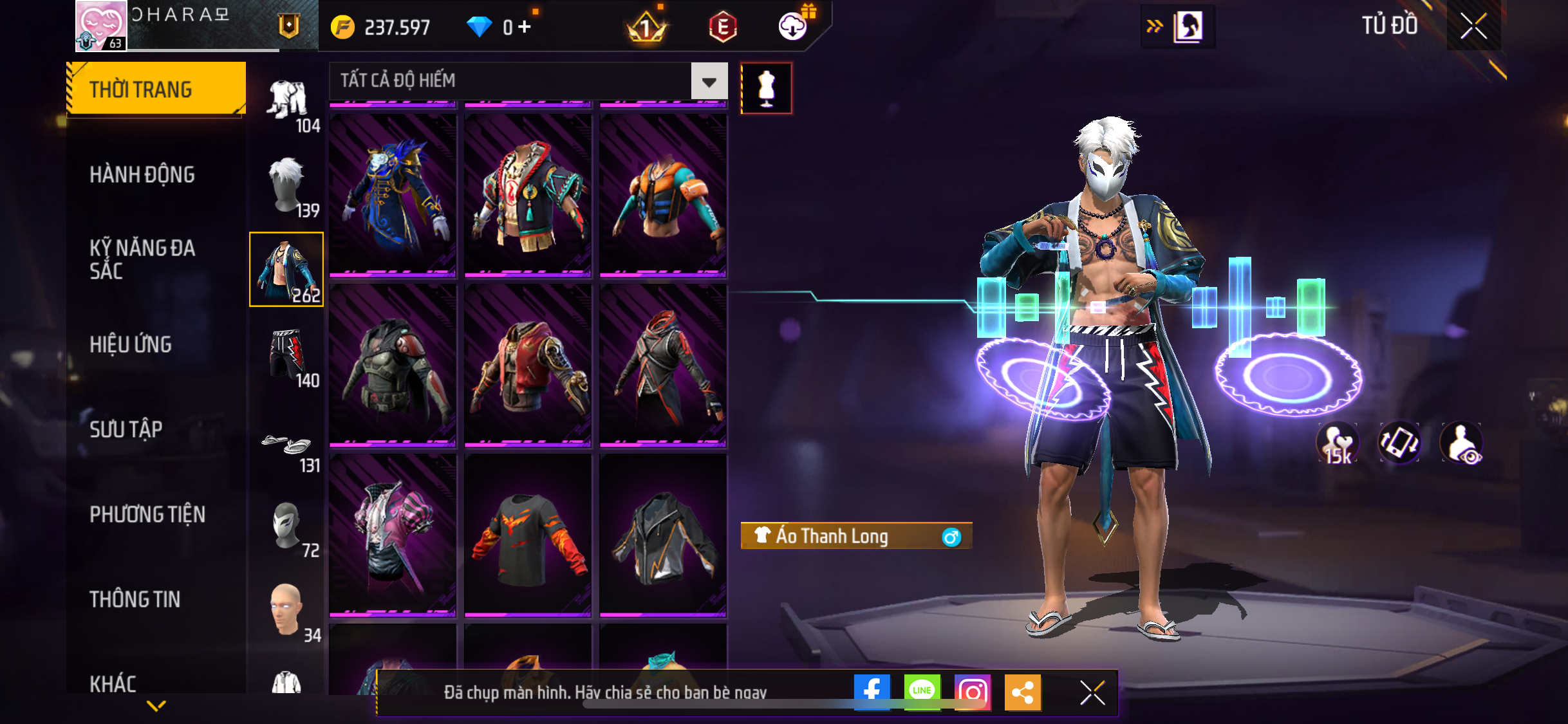The image size is (1568, 724).
Task: Click the mannequin preview button
Action: [766, 88]
